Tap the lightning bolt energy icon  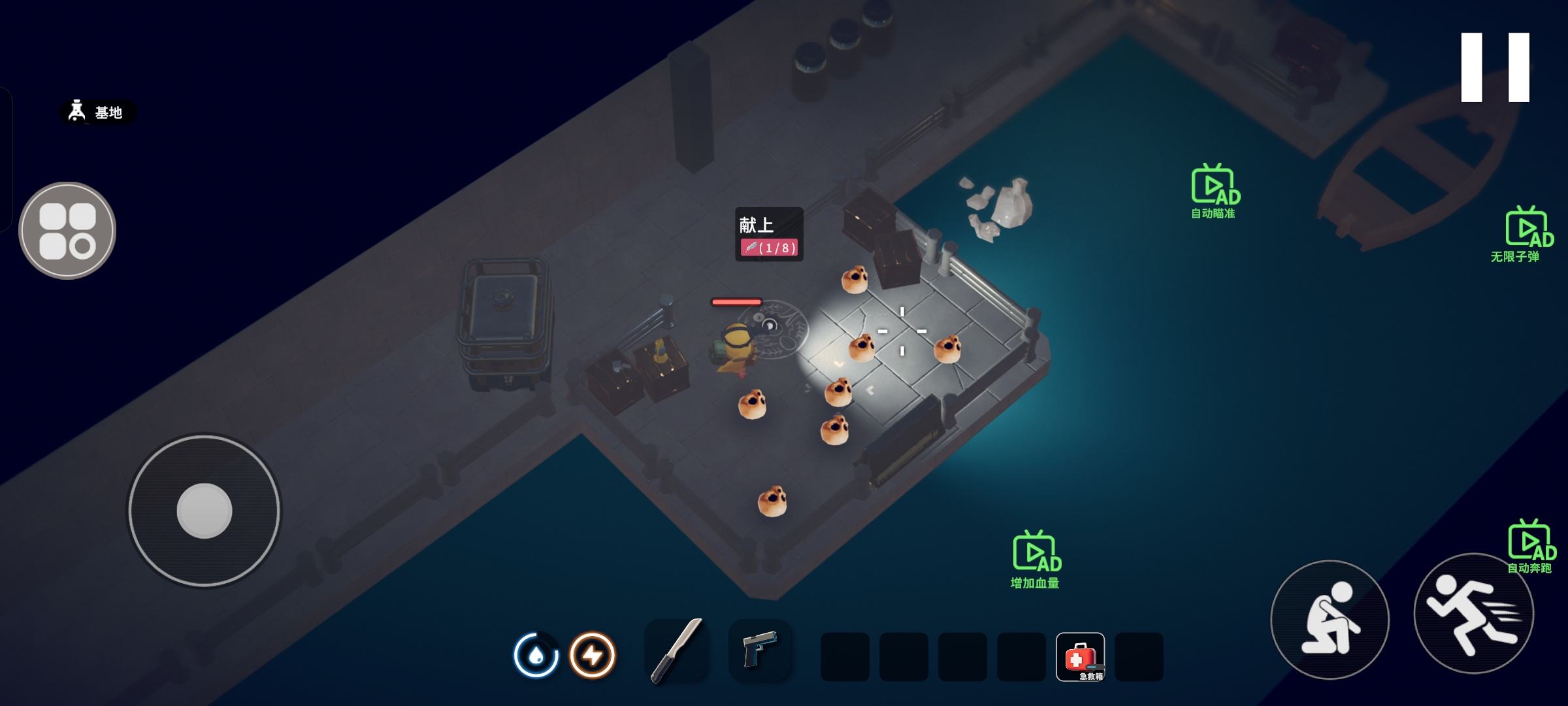coord(593,654)
